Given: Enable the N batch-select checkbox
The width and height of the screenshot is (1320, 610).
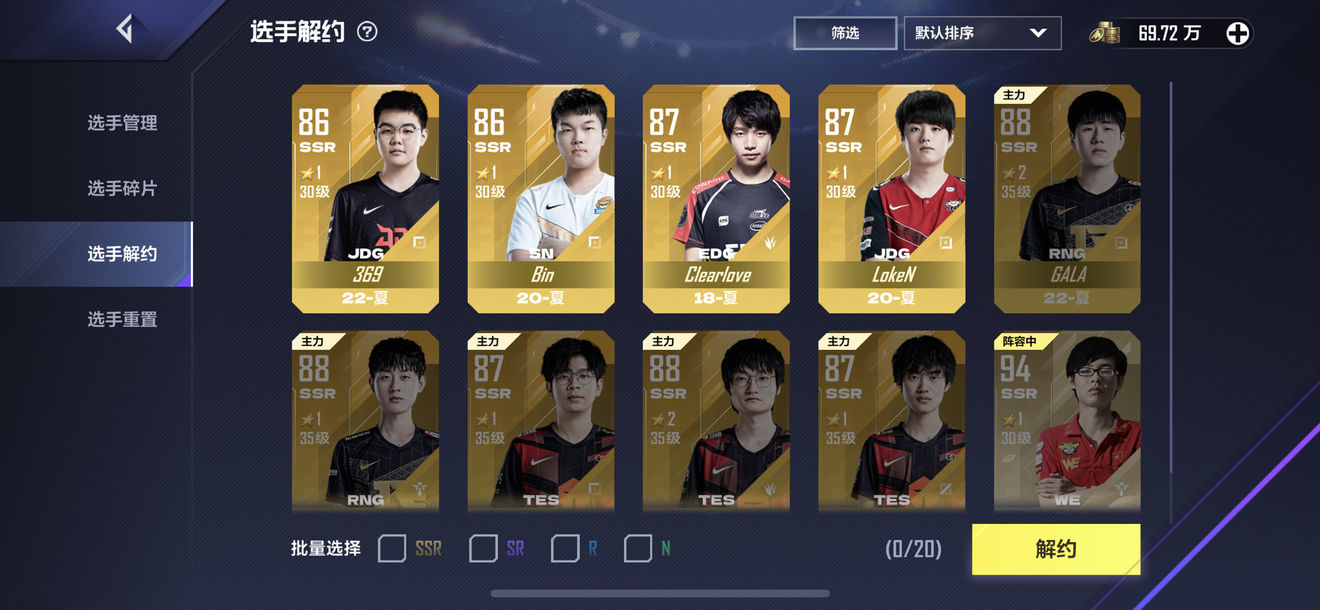Looking at the screenshot, I should 638,548.
